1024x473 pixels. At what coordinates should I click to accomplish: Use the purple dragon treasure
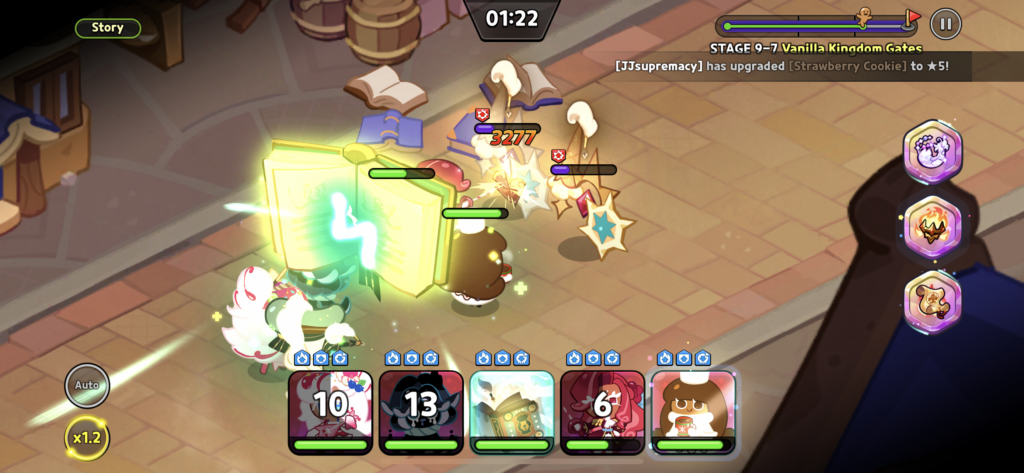point(932,153)
